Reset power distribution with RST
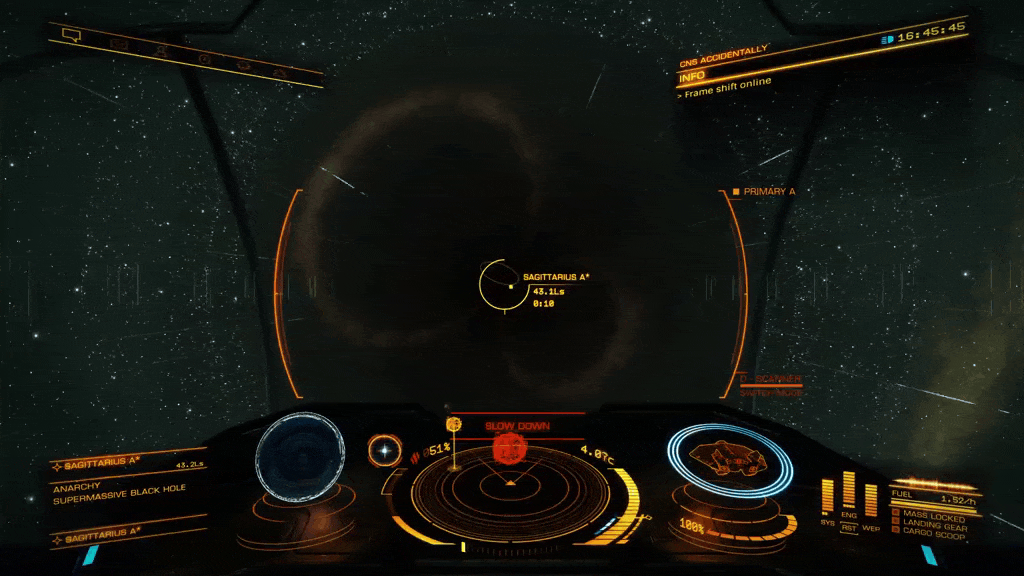The height and width of the screenshot is (576, 1024). 849,526
